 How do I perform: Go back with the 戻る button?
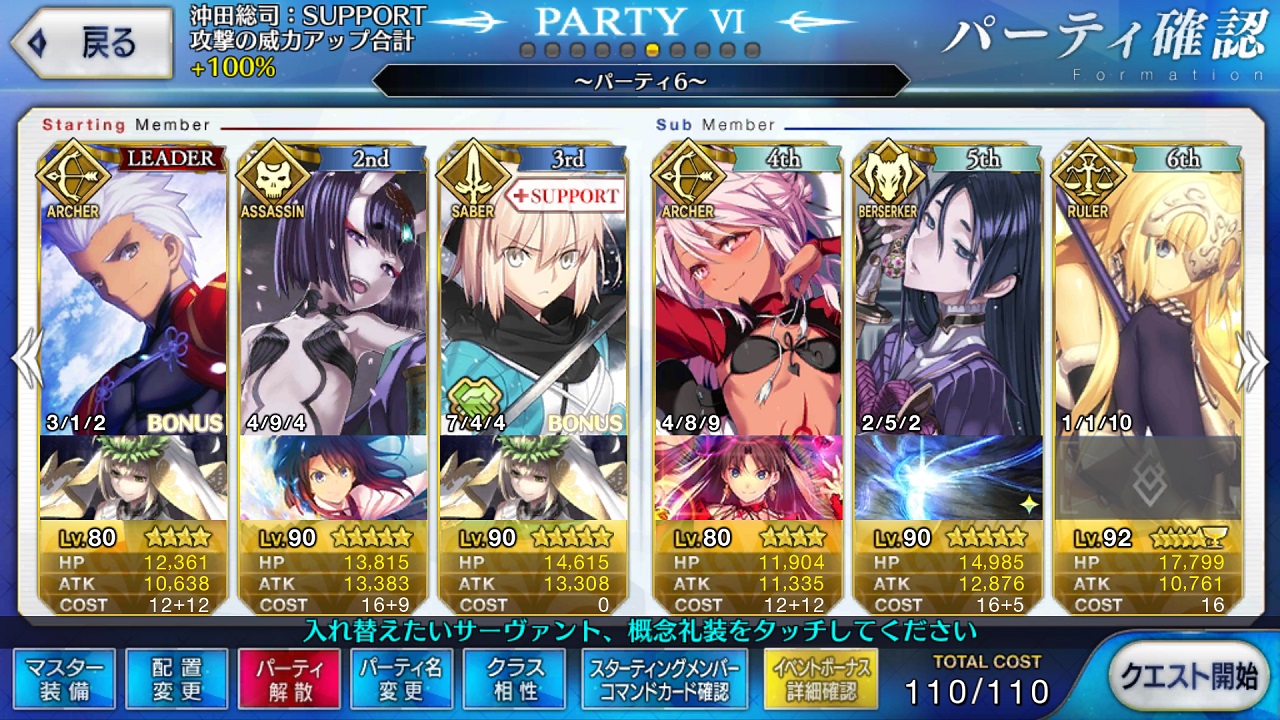pyautogui.click(x=88, y=43)
